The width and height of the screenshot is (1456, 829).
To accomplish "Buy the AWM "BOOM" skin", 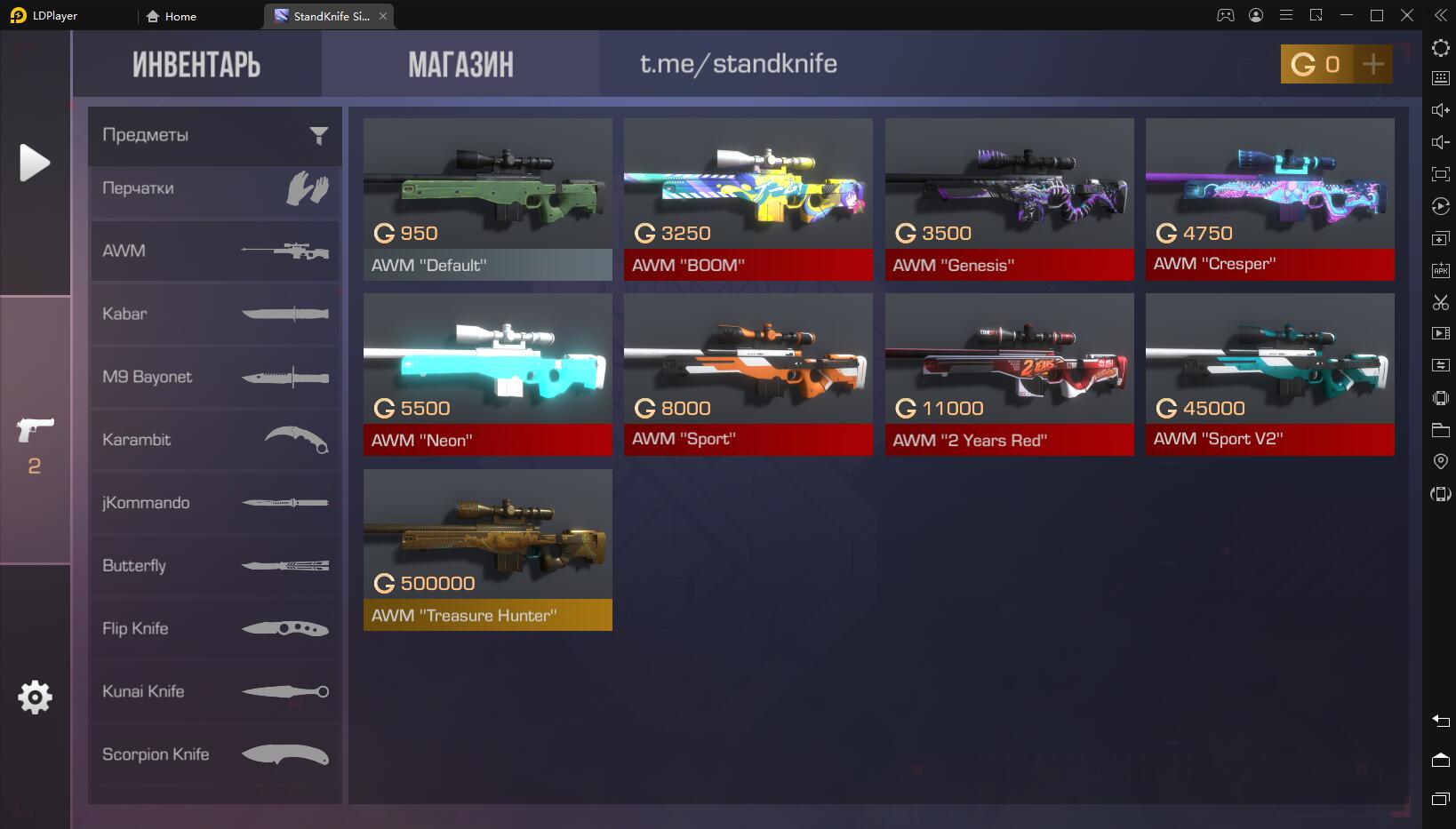I will pos(748,200).
